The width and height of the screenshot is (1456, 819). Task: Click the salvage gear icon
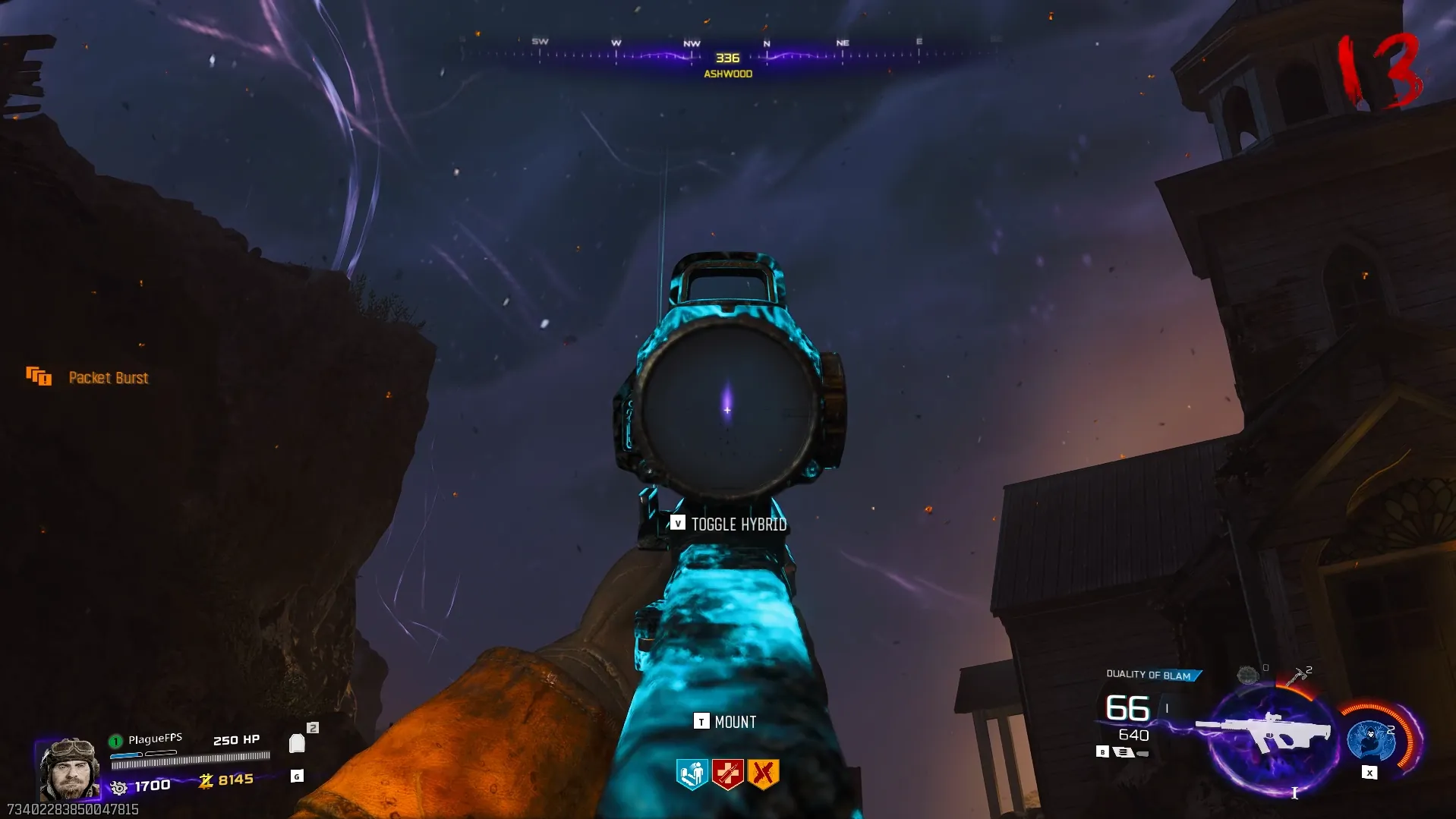pyautogui.click(x=118, y=788)
